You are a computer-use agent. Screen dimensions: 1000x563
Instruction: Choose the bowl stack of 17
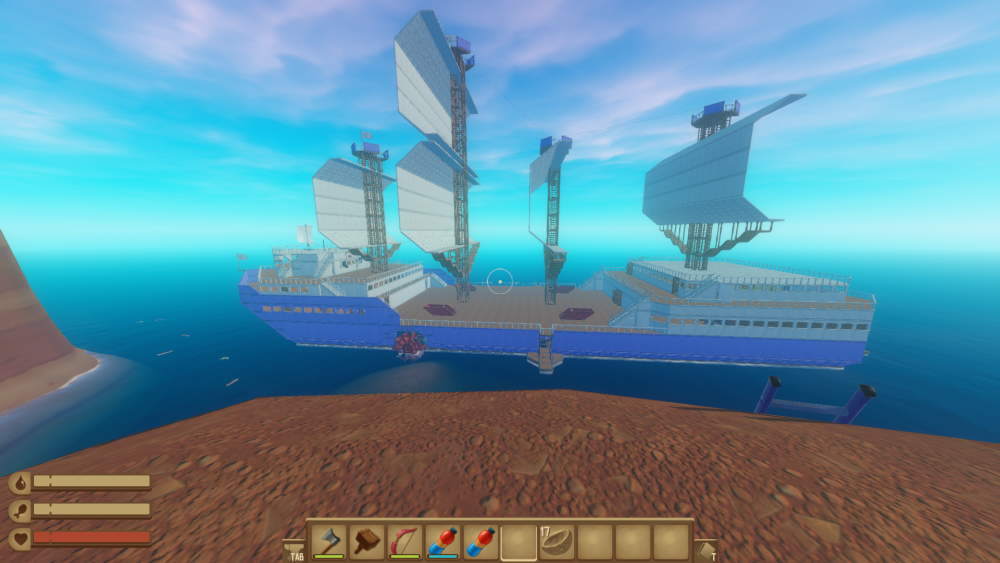[x=557, y=541]
